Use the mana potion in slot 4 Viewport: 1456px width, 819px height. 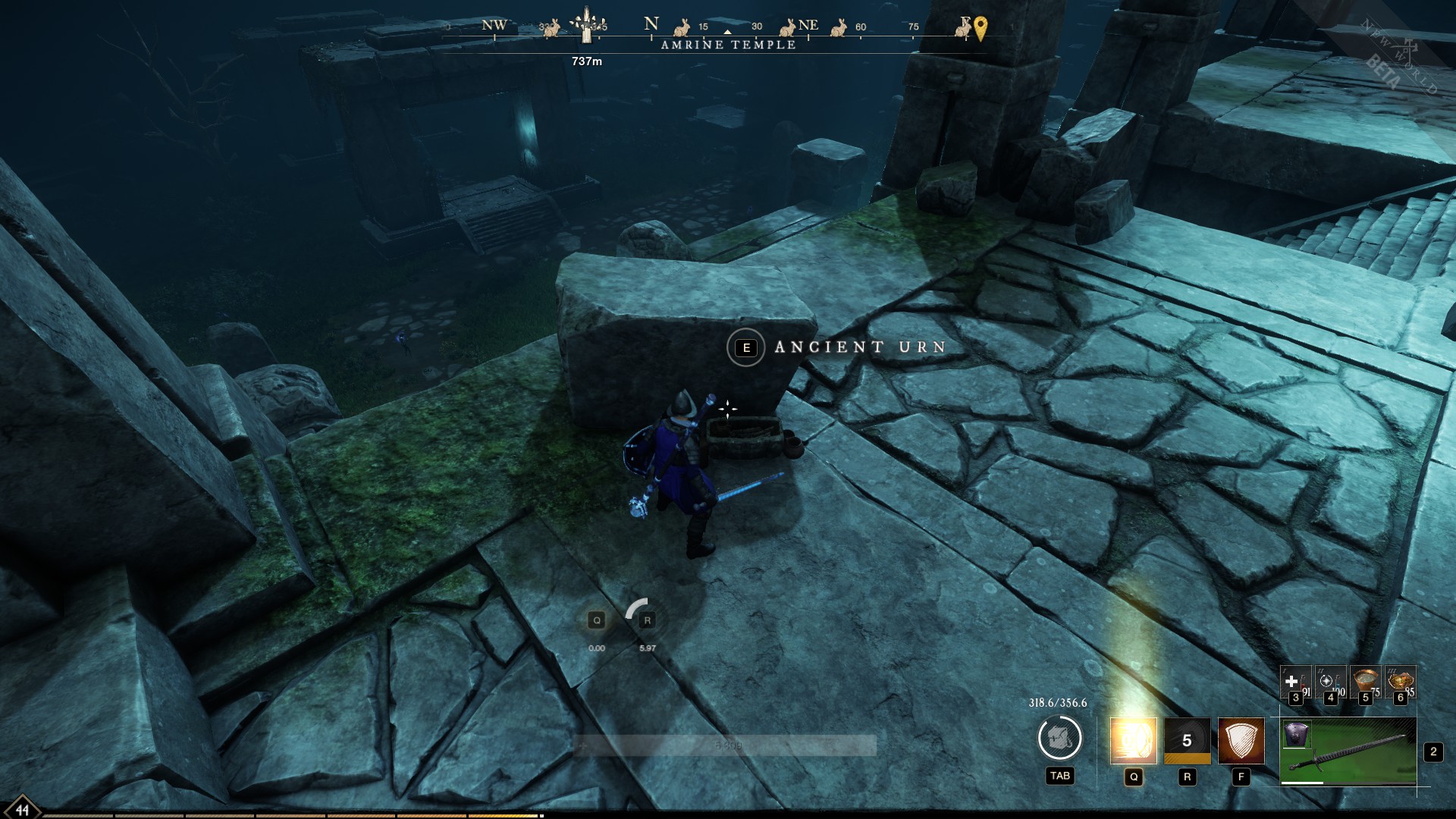coord(1330,681)
